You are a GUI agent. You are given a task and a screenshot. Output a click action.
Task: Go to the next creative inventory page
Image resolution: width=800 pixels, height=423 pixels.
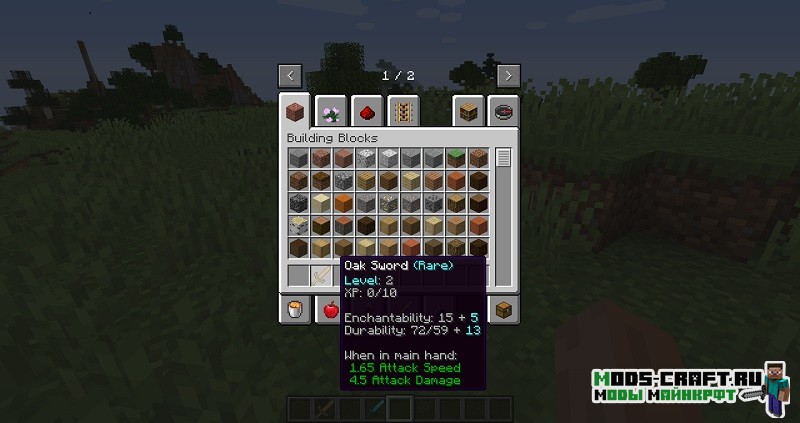point(508,75)
